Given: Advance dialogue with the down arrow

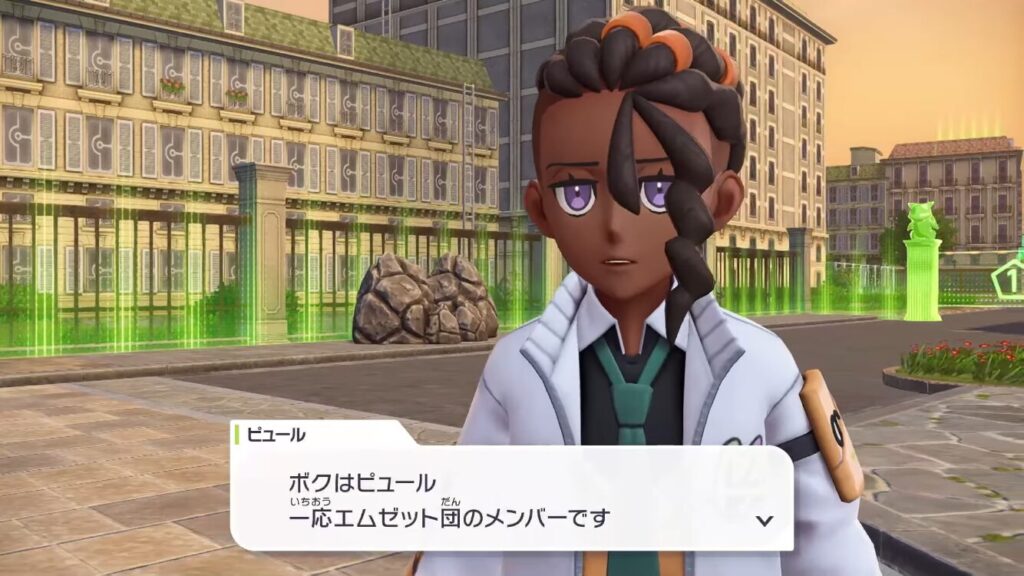Looking at the screenshot, I should [764, 520].
